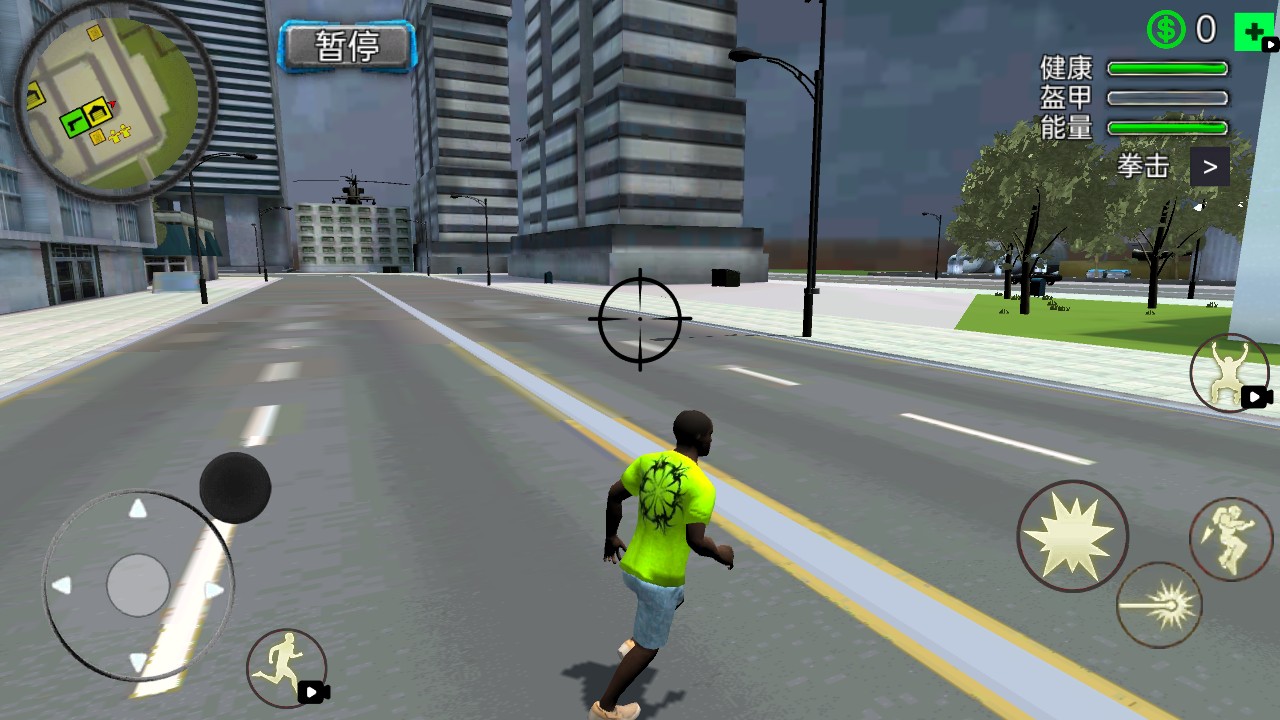
Task: Tap the joystick's left arrow
Action: coord(62,585)
